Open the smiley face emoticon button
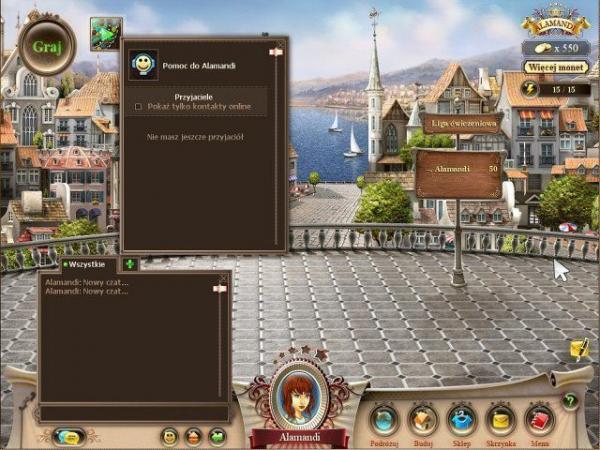 169,436
